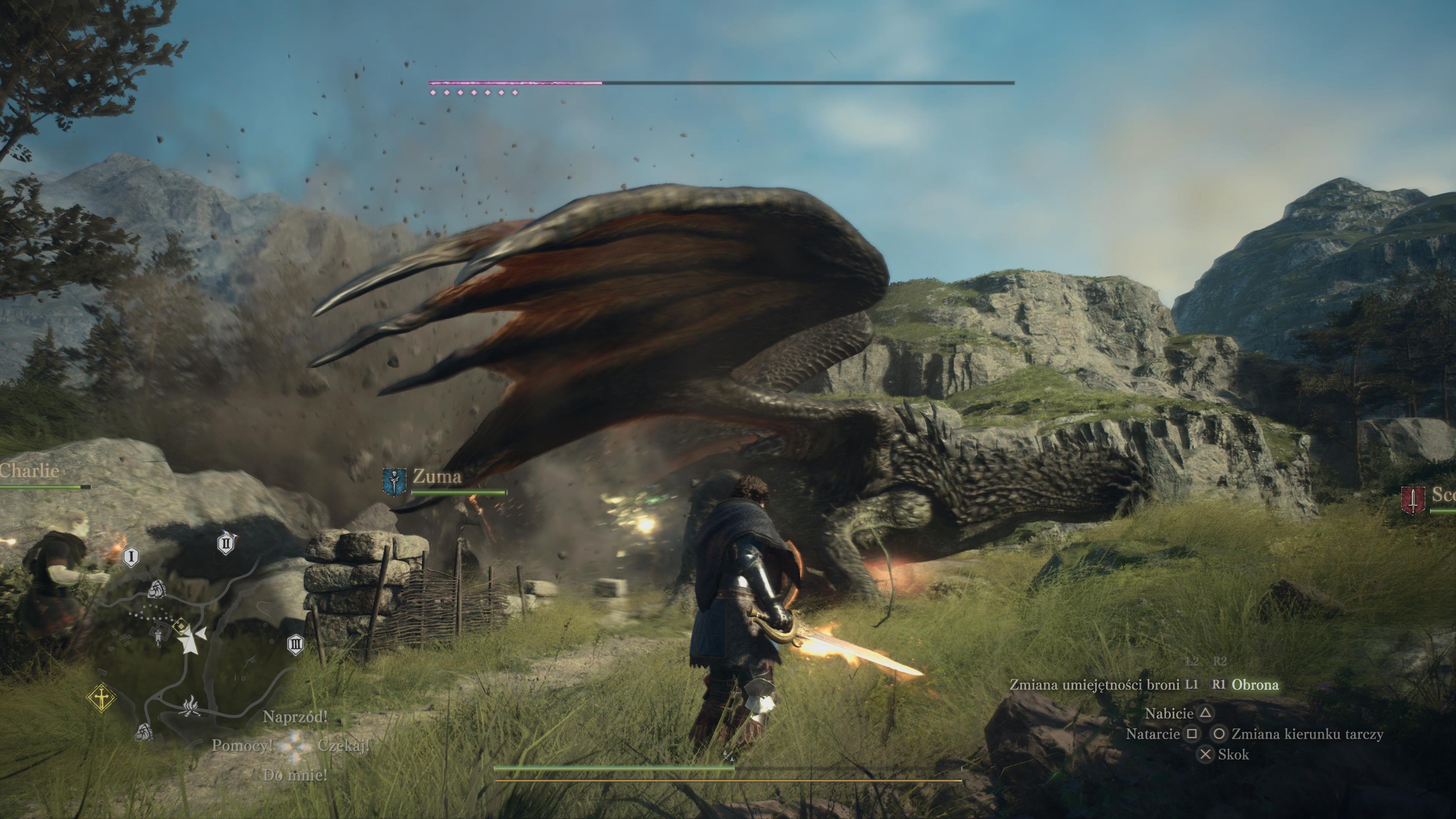This screenshot has width=1456, height=819.
Task: Issue the "Czekaj!" pawn command
Action: tap(343, 745)
